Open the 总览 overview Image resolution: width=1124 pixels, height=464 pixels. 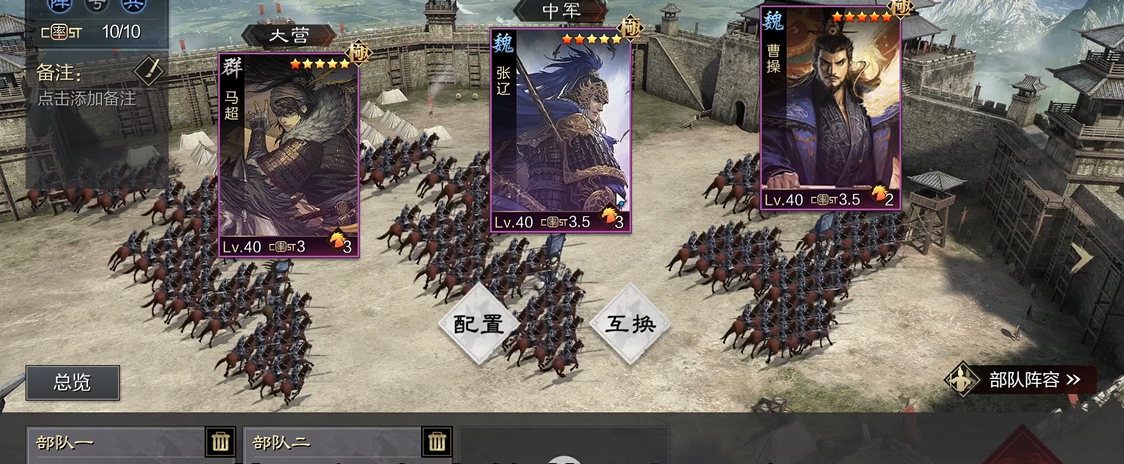(x=72, y=382)
